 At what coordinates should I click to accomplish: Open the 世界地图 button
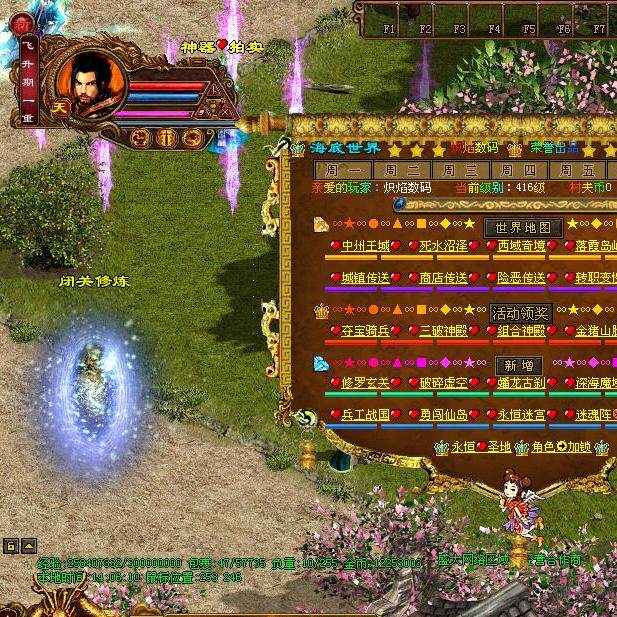pos(524,227)
